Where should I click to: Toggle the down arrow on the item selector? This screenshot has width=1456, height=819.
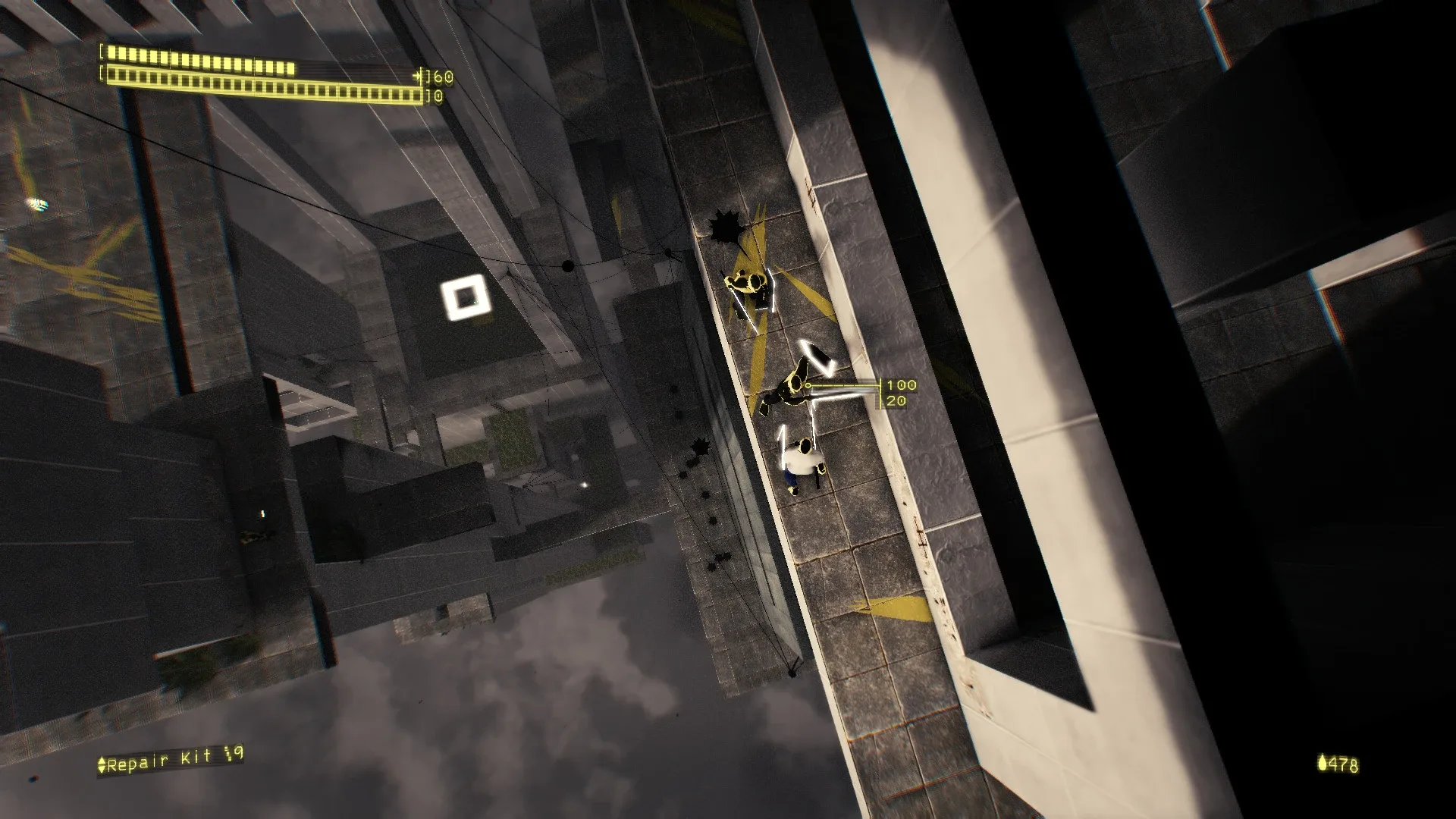pyautogui.click(x=101, y=769)
